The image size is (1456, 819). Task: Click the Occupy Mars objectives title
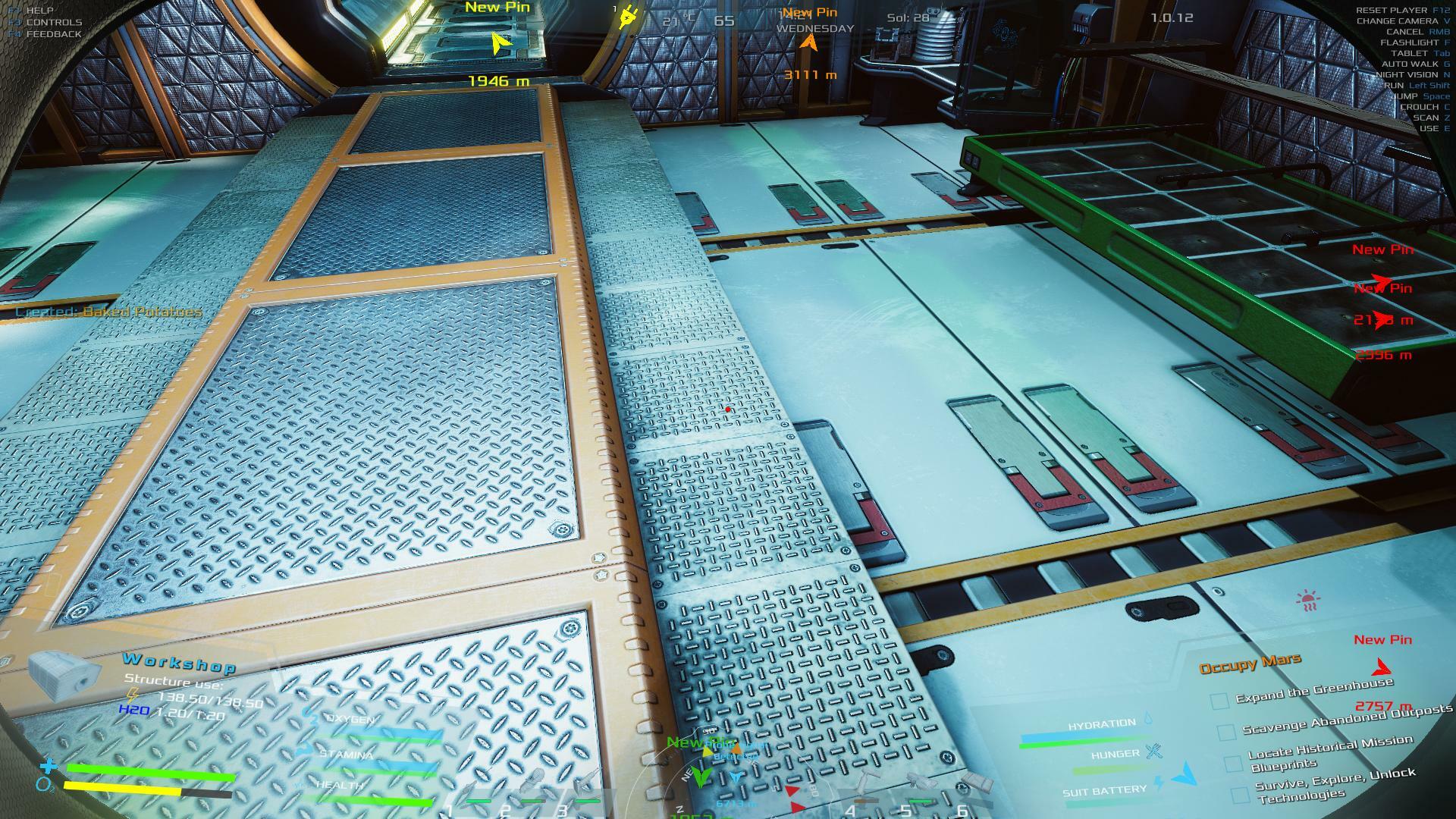coord(1250,664)
